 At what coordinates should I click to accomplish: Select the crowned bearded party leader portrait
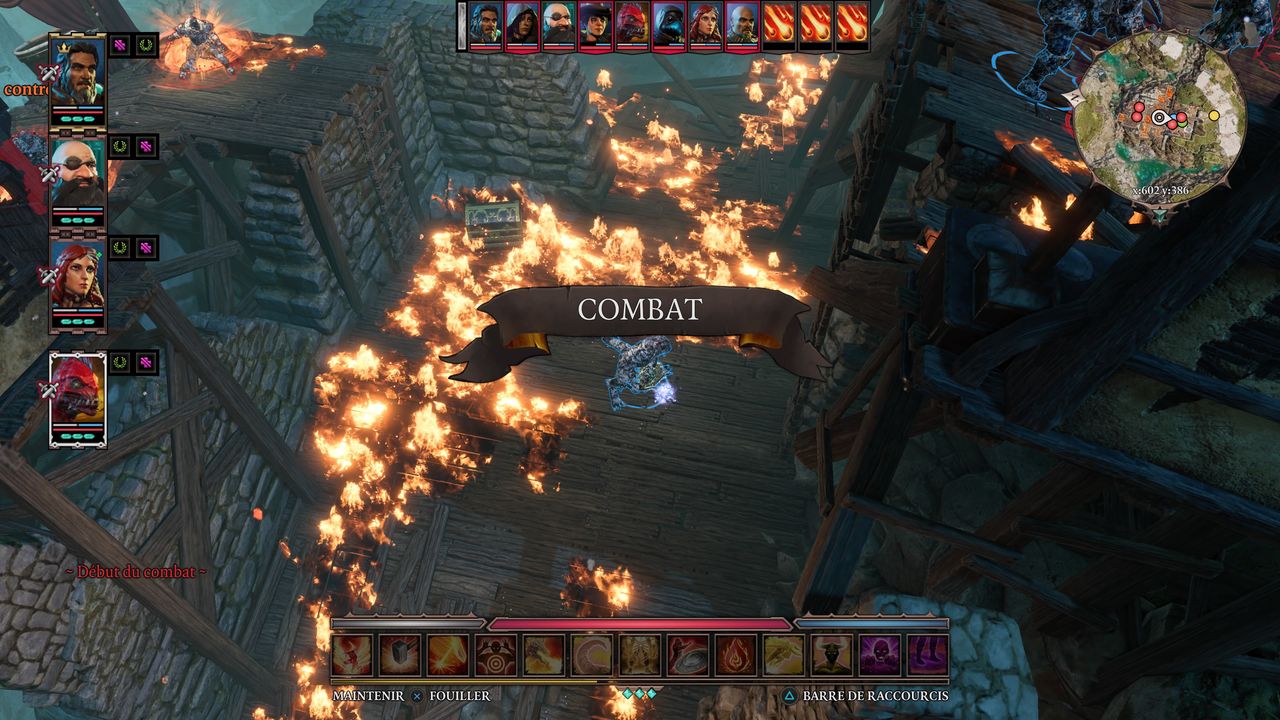click(x=77, y=68)
